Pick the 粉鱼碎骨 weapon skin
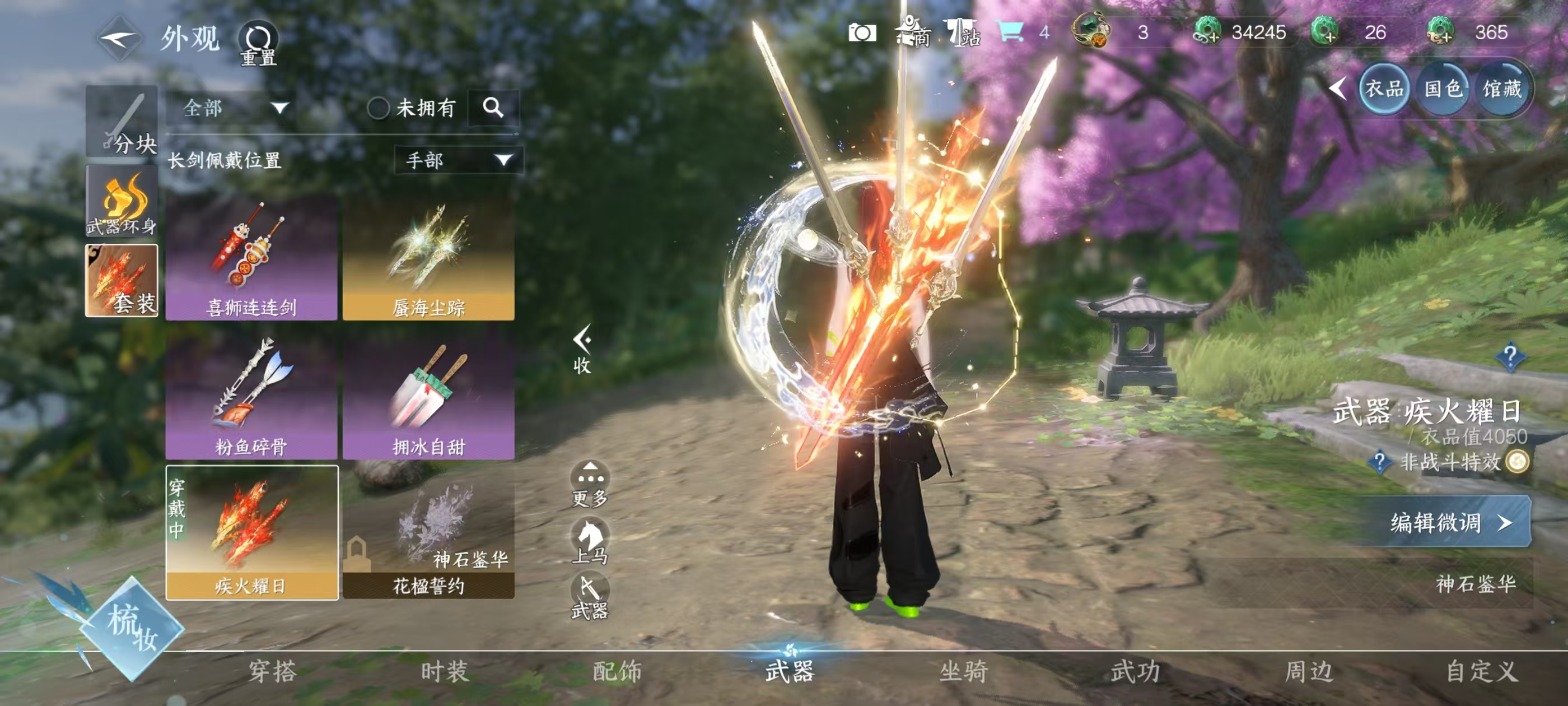1568x706 pixels. pos(251,397)
